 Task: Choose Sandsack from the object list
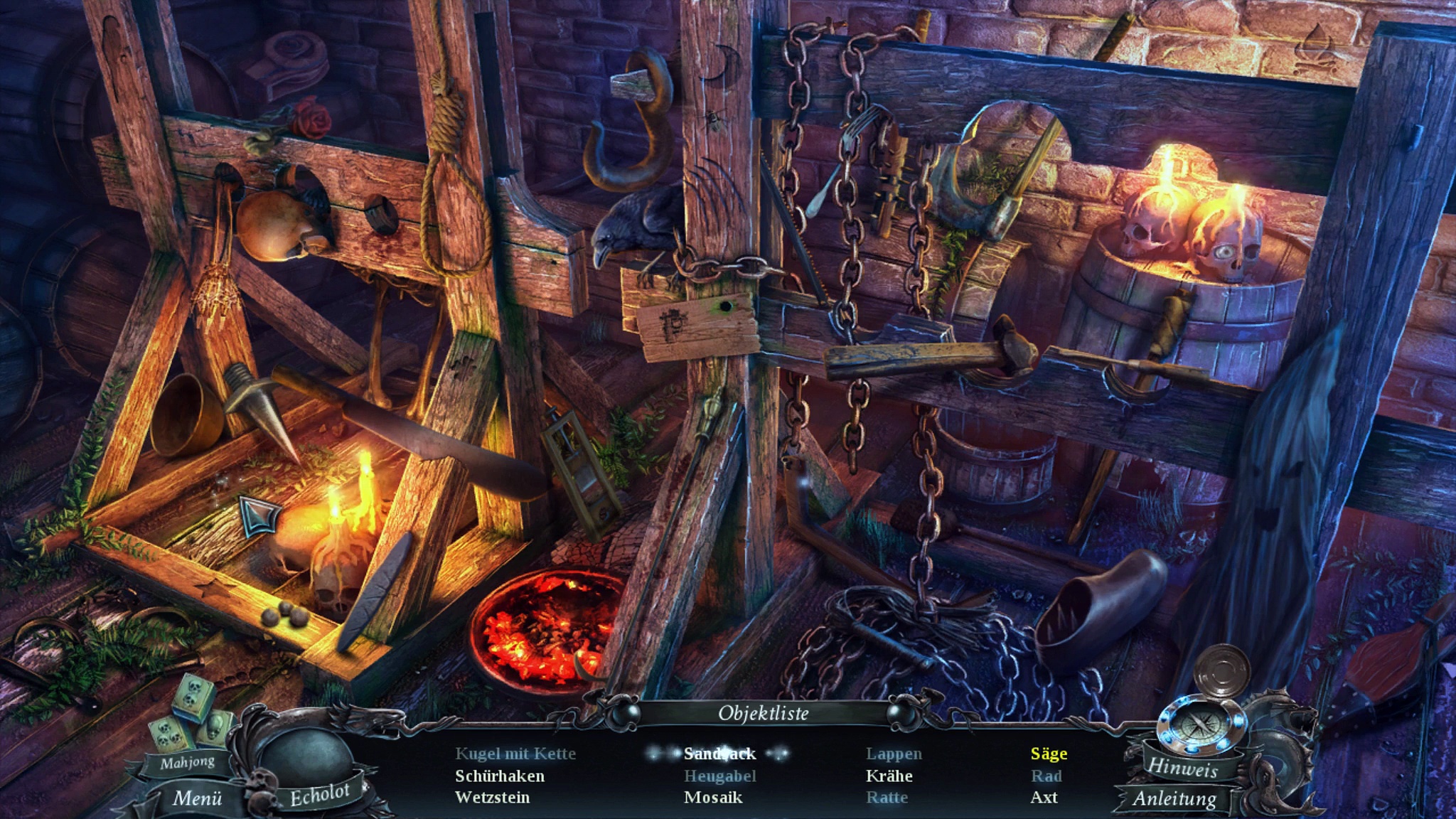click(x=719, y=754)
